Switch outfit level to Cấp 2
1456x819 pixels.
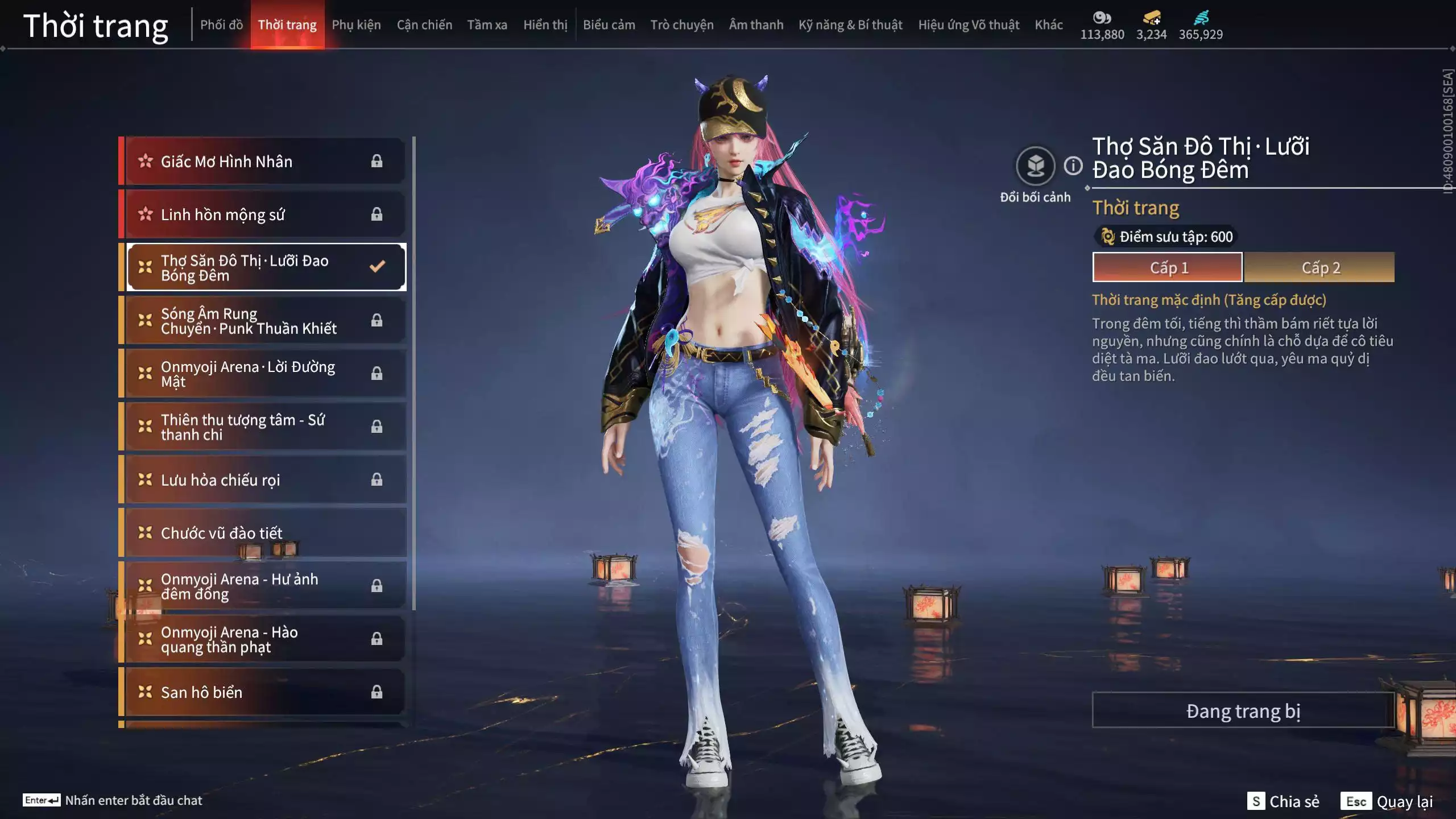(x=1319, y=267)
